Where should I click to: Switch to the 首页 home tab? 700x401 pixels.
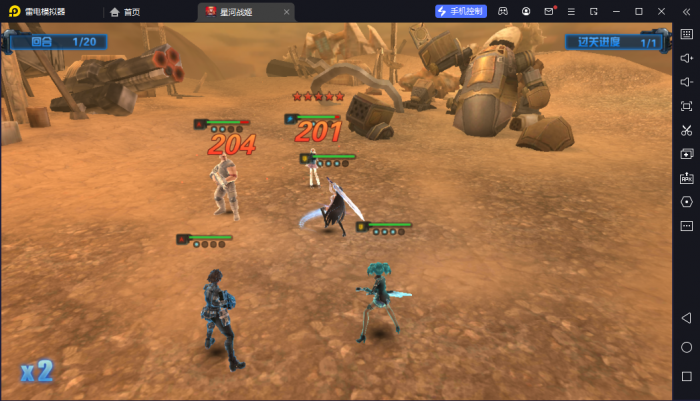point(126,12)
